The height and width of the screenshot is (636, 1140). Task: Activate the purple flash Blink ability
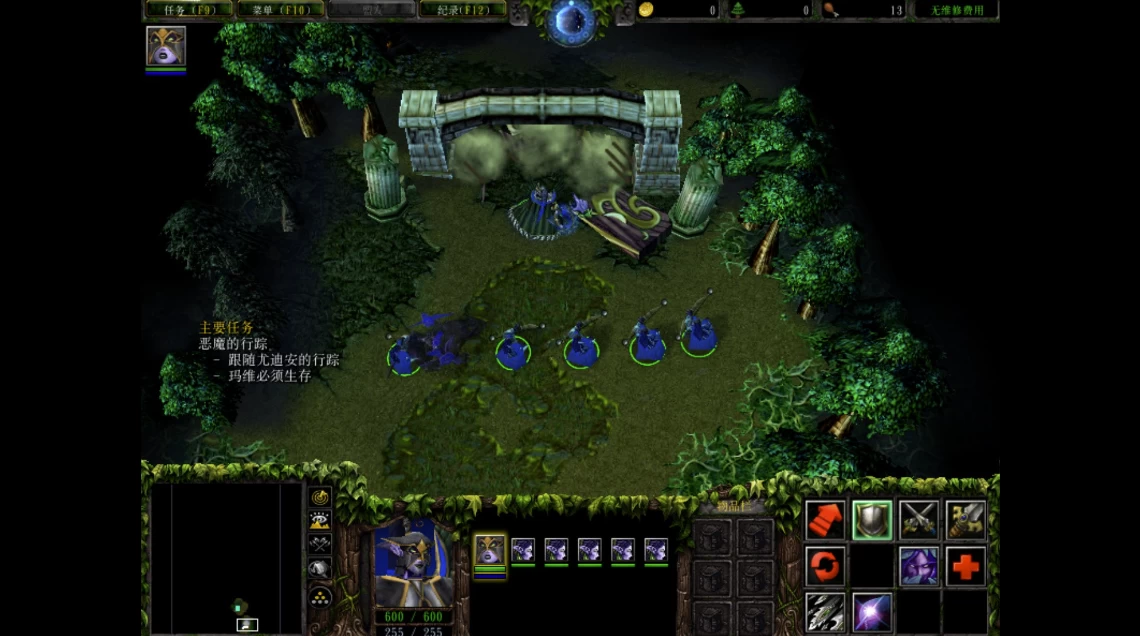click(872, 612)
